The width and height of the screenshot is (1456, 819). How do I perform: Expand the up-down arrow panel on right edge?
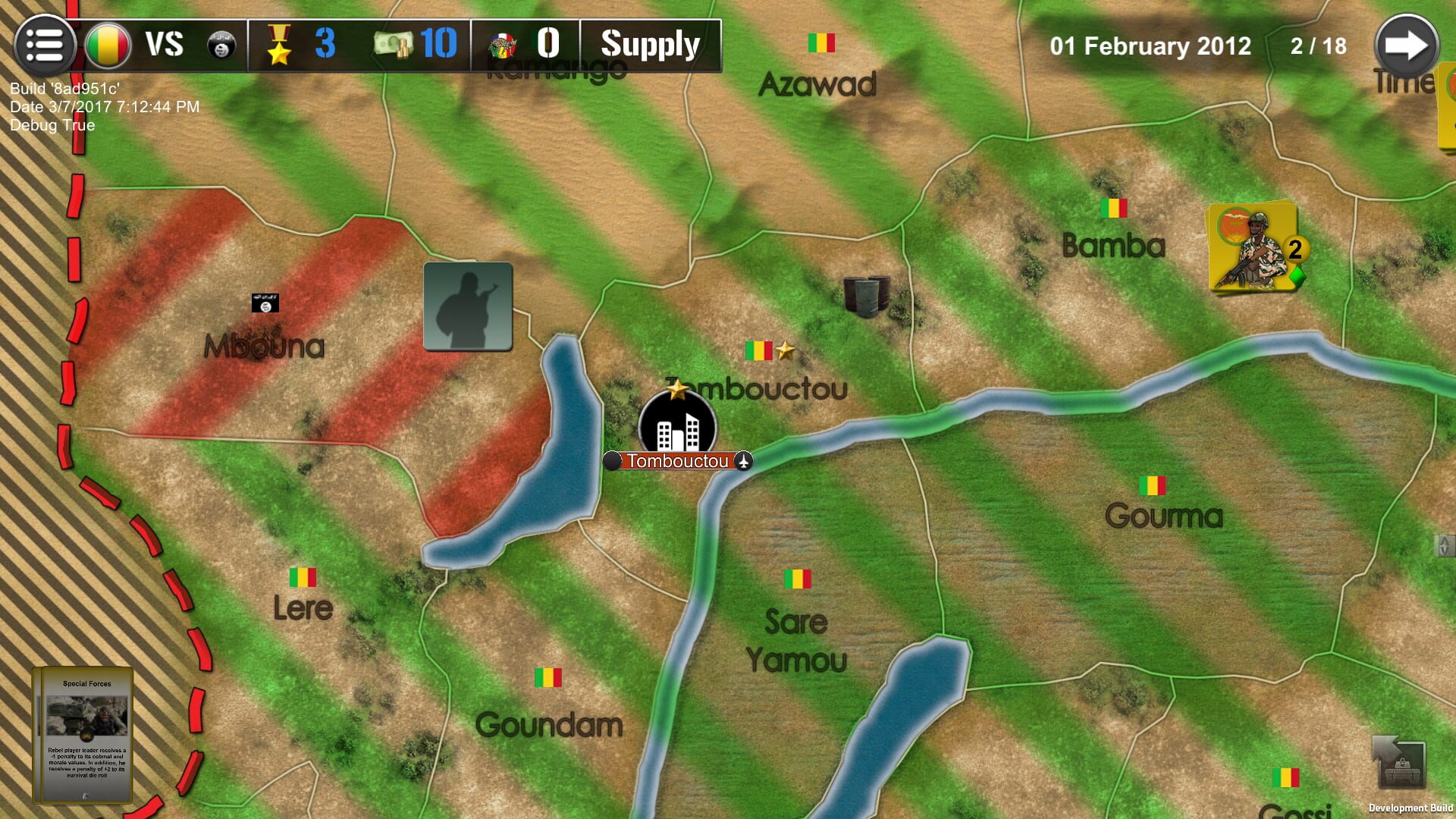click(x=1443, y=544)
